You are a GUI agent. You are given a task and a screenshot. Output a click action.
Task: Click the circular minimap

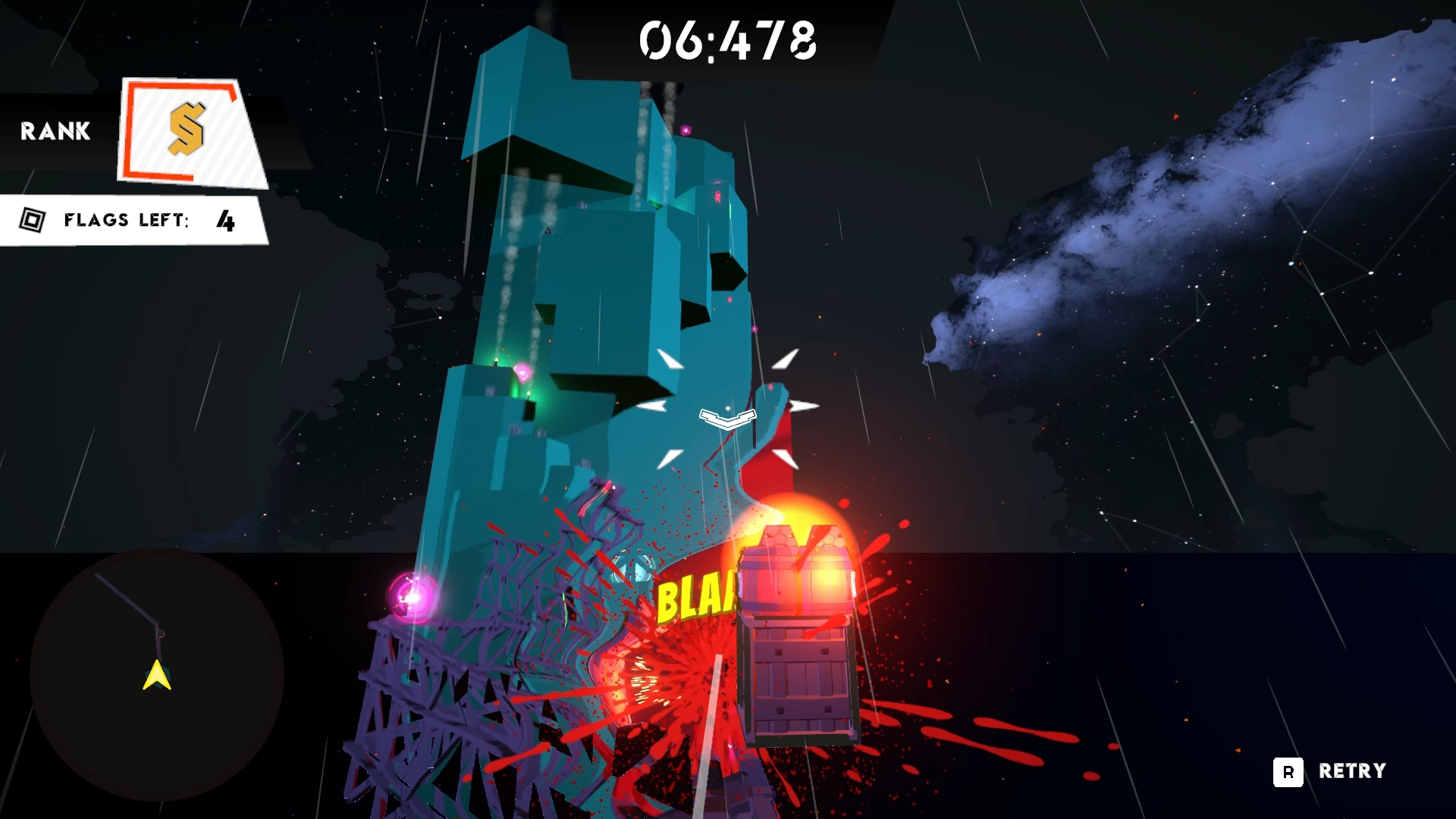157,674
